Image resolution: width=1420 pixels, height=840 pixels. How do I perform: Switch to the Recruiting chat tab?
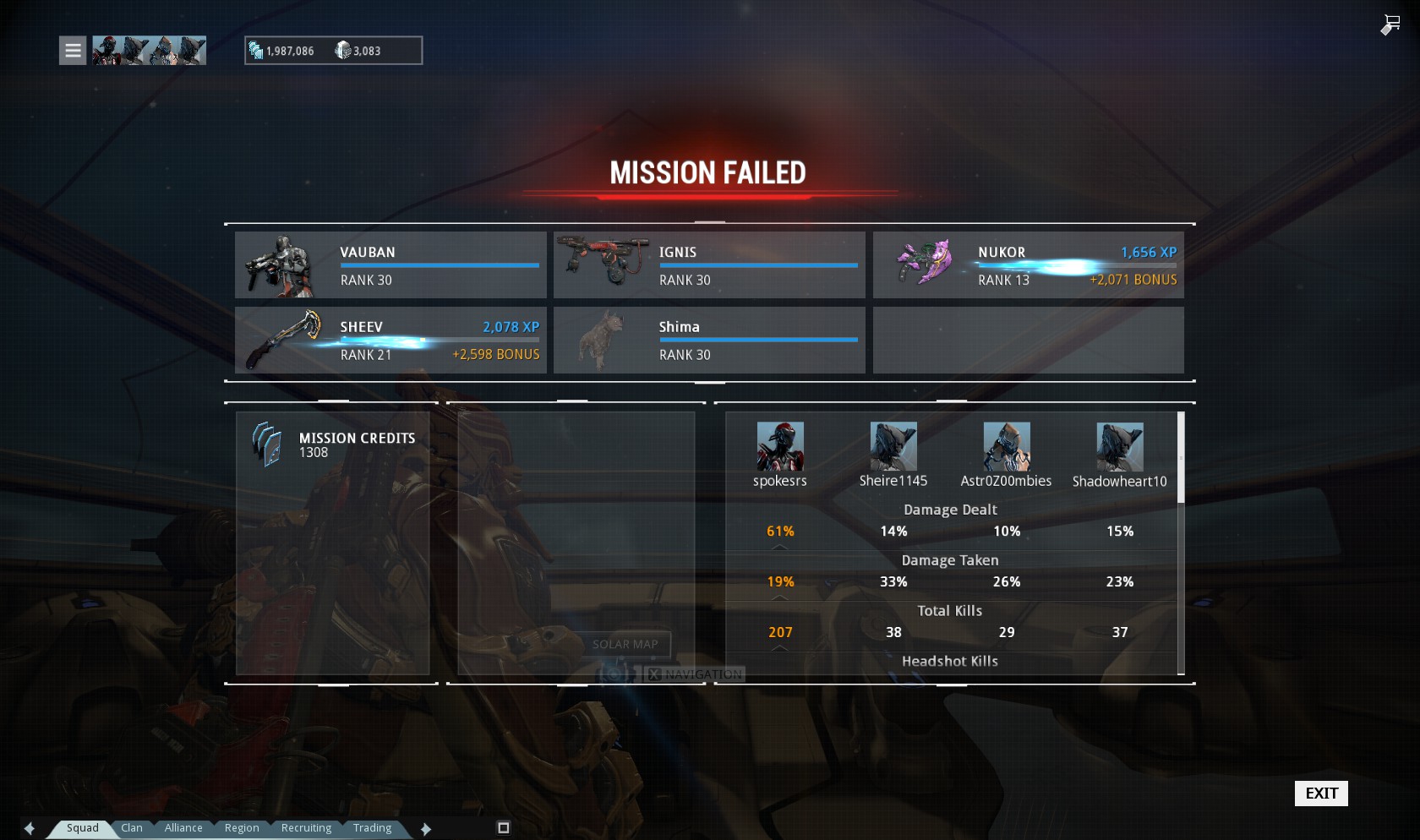point(306,828)
